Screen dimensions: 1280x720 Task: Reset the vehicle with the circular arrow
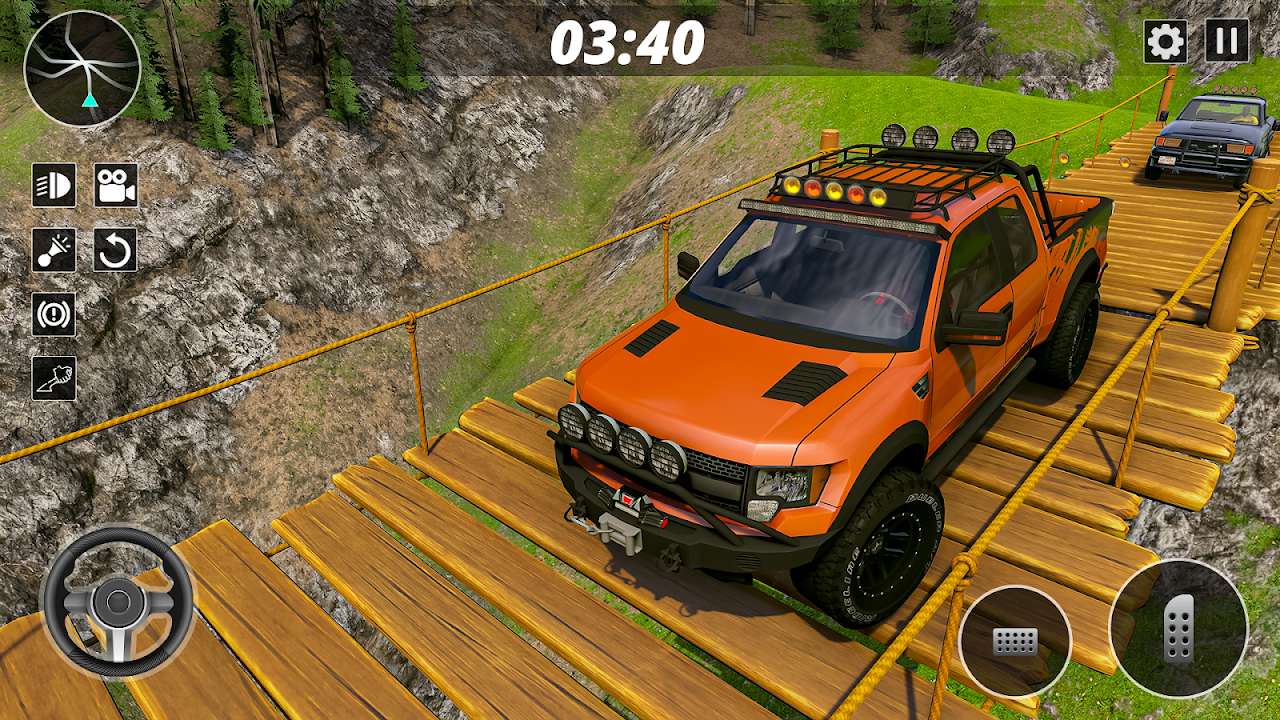point(116,250)
